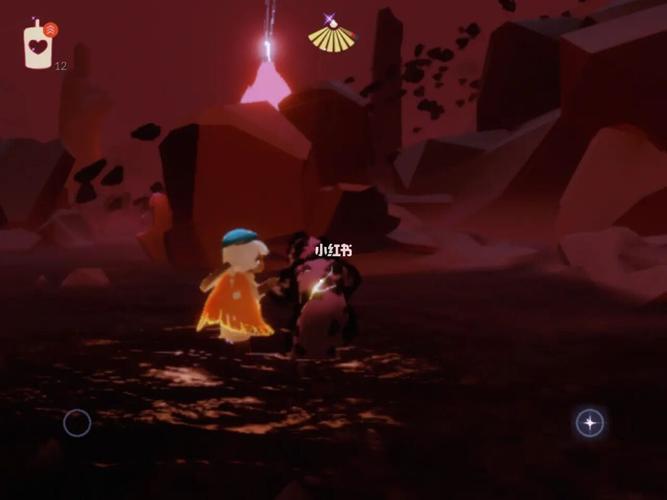
Task: Tap the heart candle icon
Action: pos(38,46)
